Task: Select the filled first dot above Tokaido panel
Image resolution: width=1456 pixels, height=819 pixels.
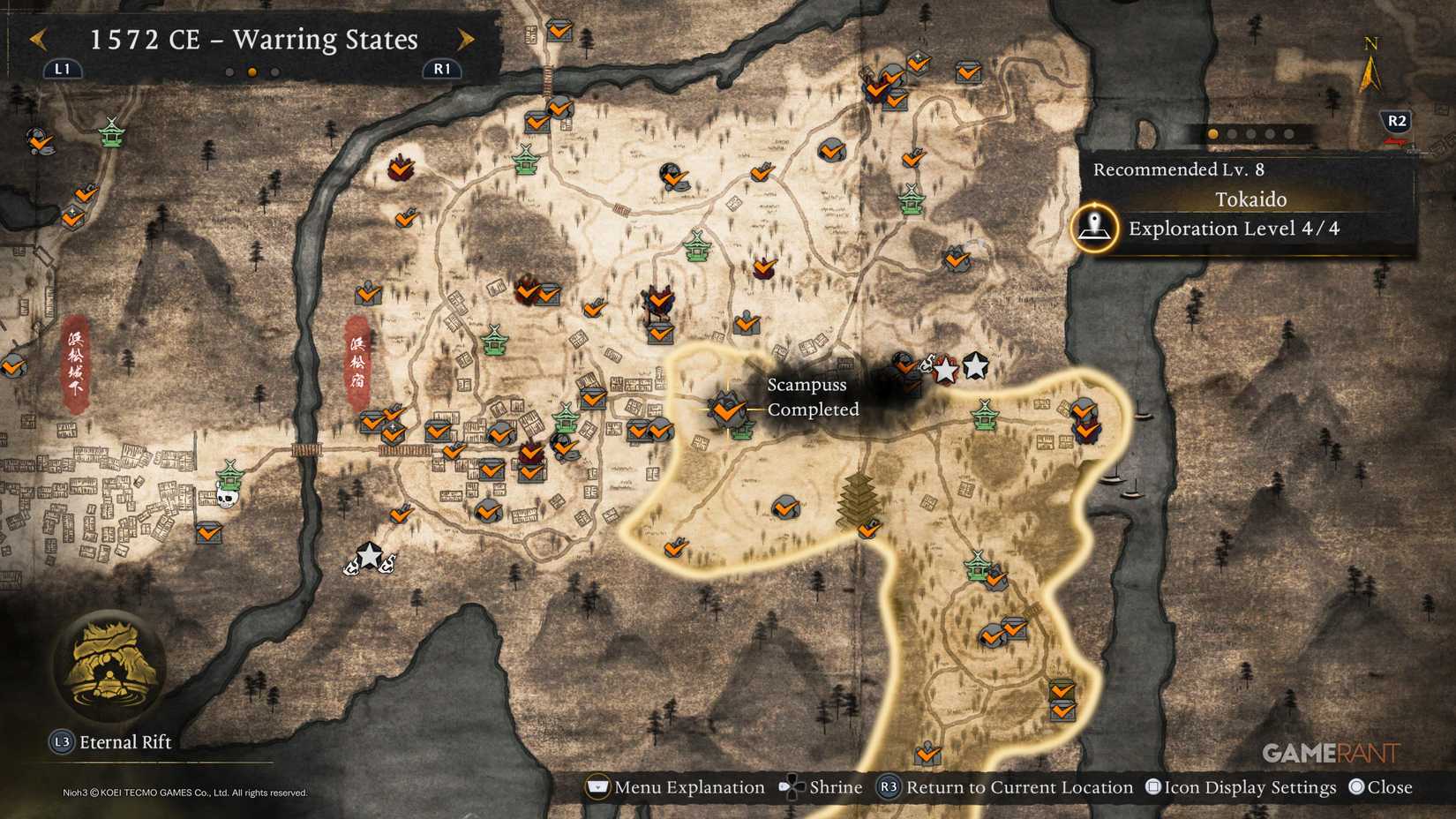Action: click(x=1212, y=134)
